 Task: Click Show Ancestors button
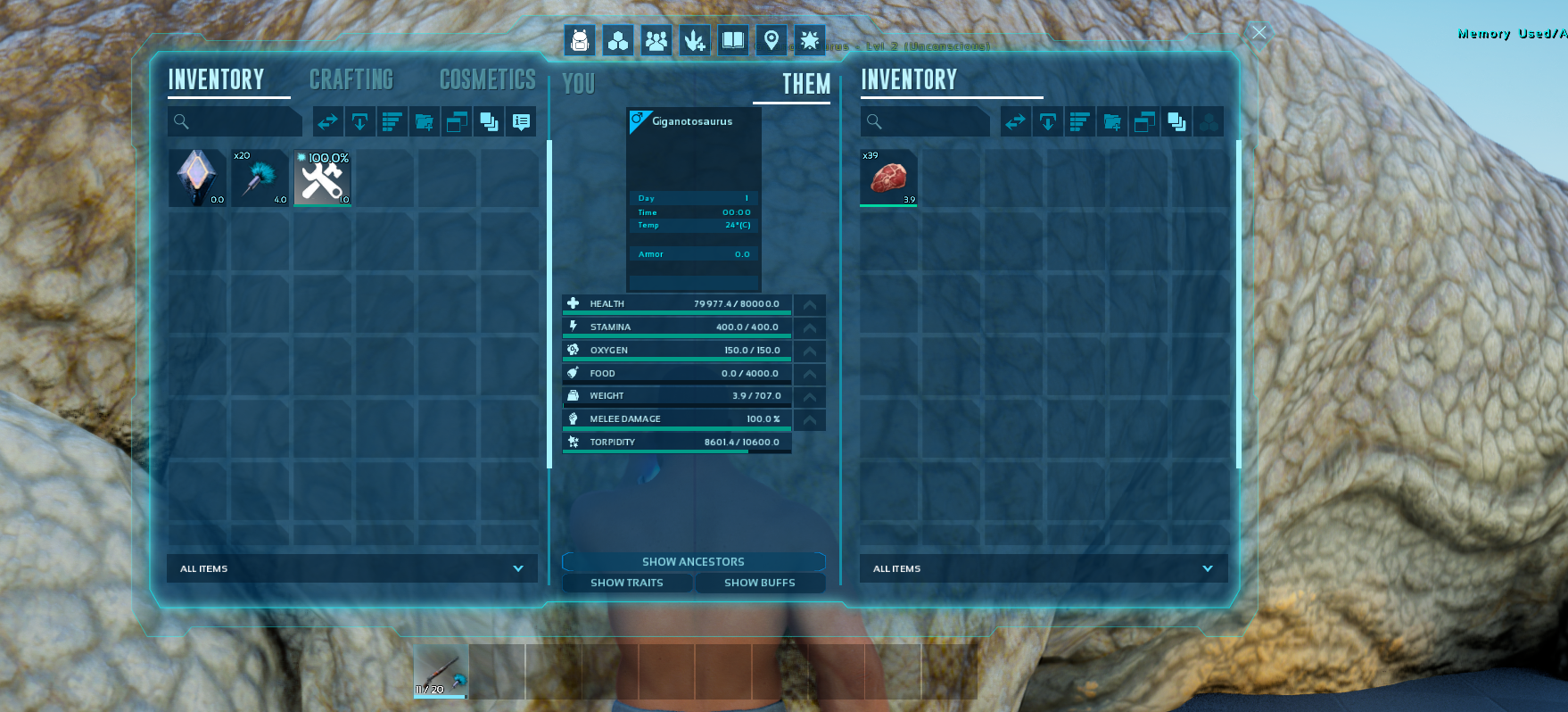point(693,562)
